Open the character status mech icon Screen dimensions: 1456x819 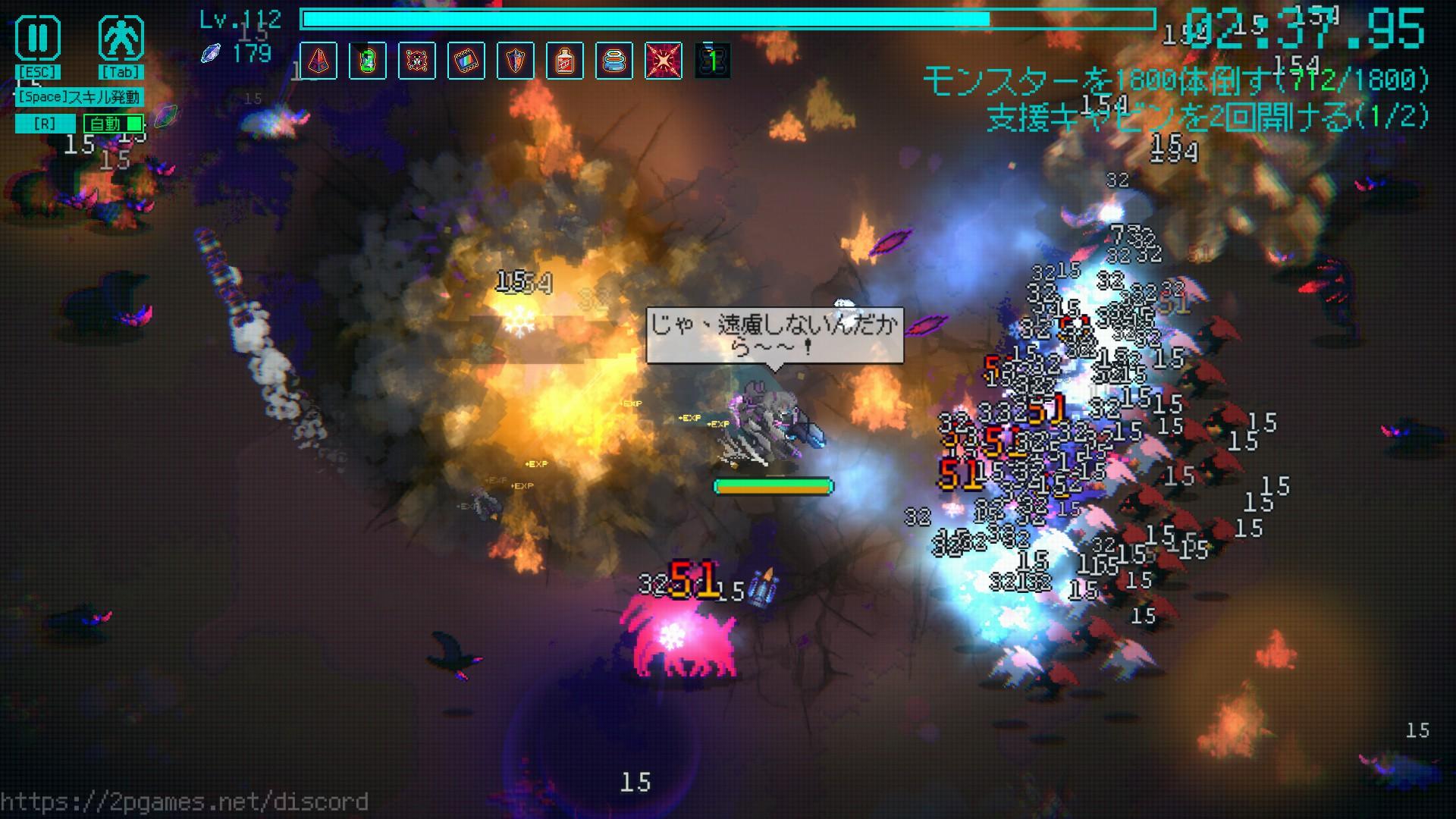click(x=121, y=39)
